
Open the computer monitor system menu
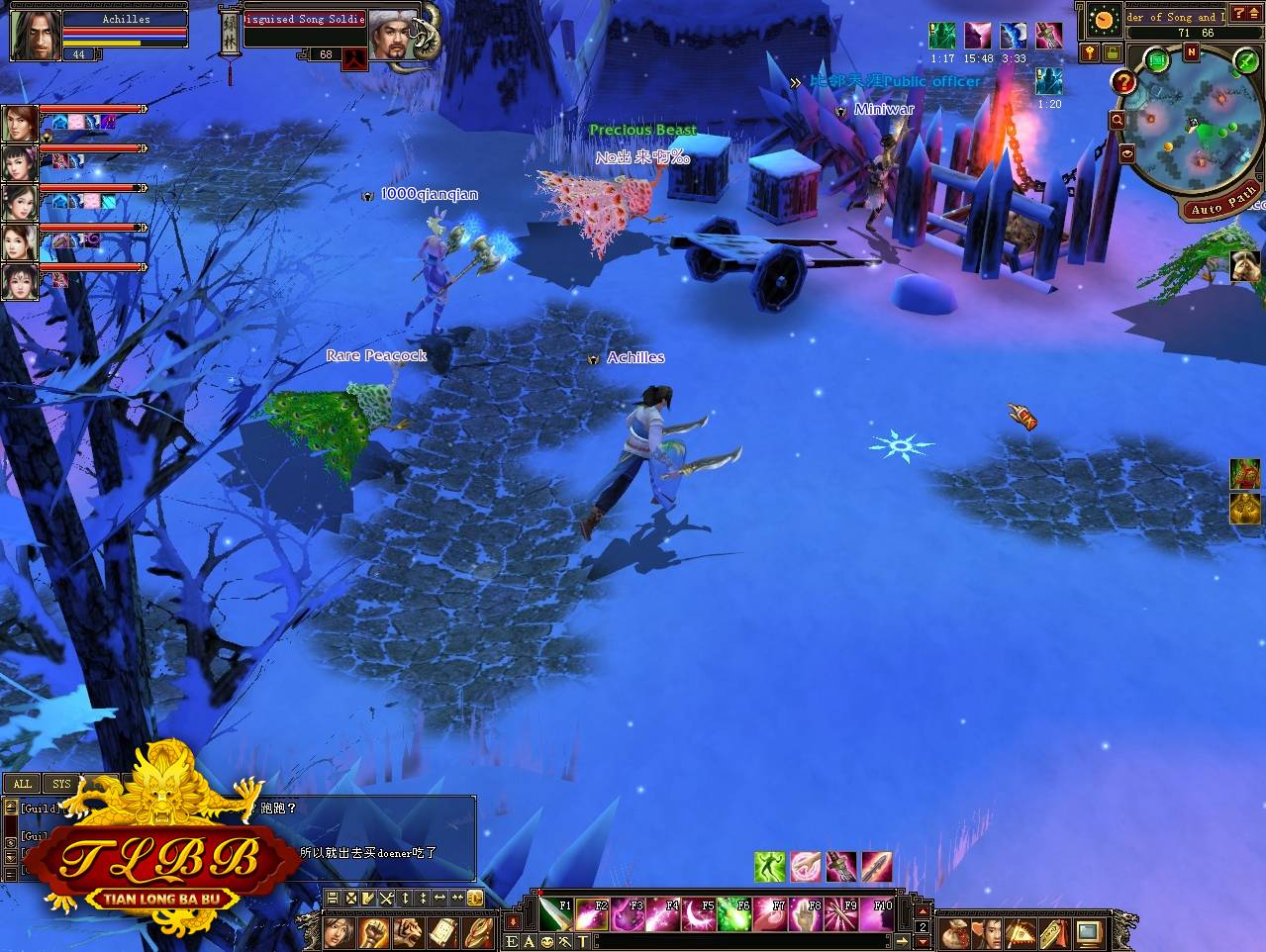click(1089, 932)
